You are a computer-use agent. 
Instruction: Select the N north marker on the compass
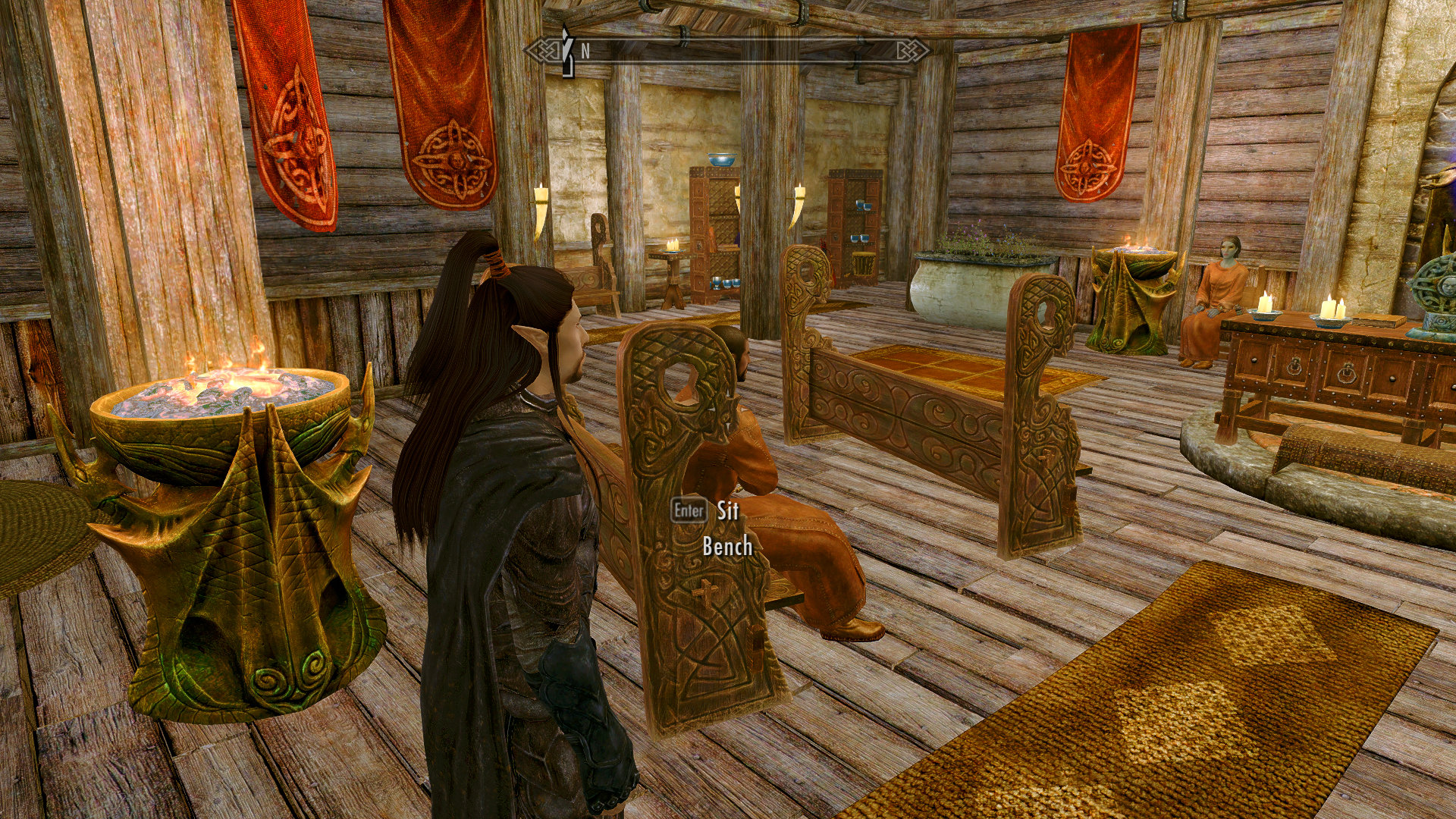pos(584,52)
